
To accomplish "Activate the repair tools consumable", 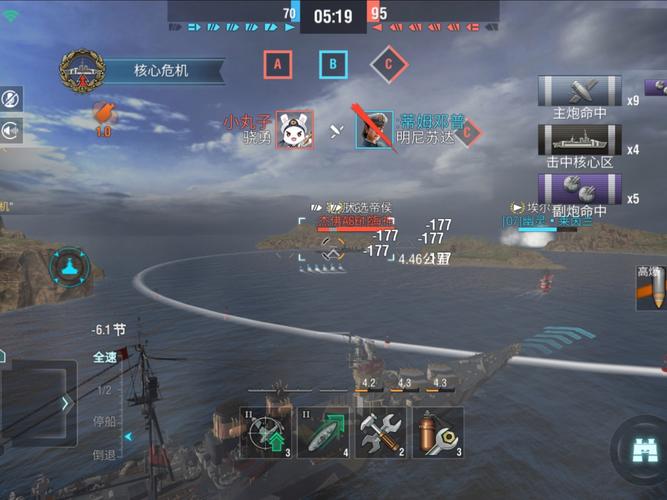I will click(381, 432).
